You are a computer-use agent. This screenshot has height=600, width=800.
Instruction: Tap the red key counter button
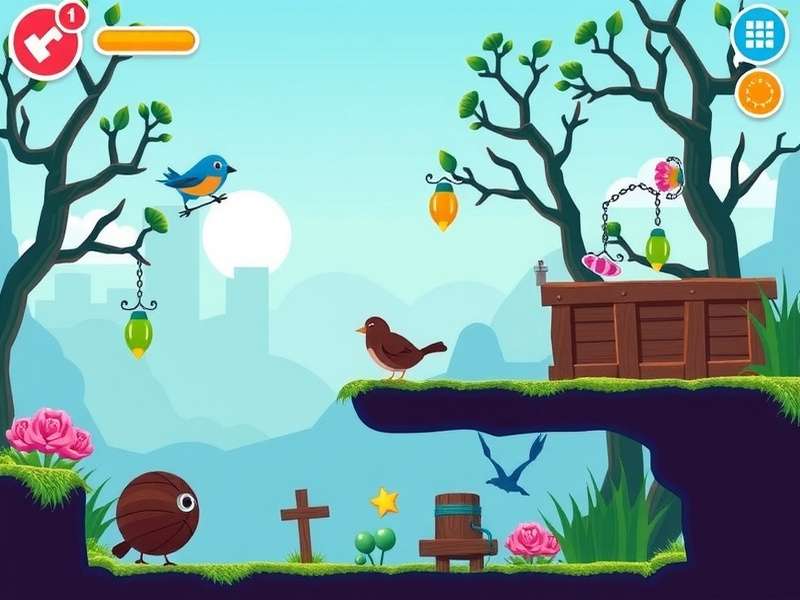pos(45,41)
